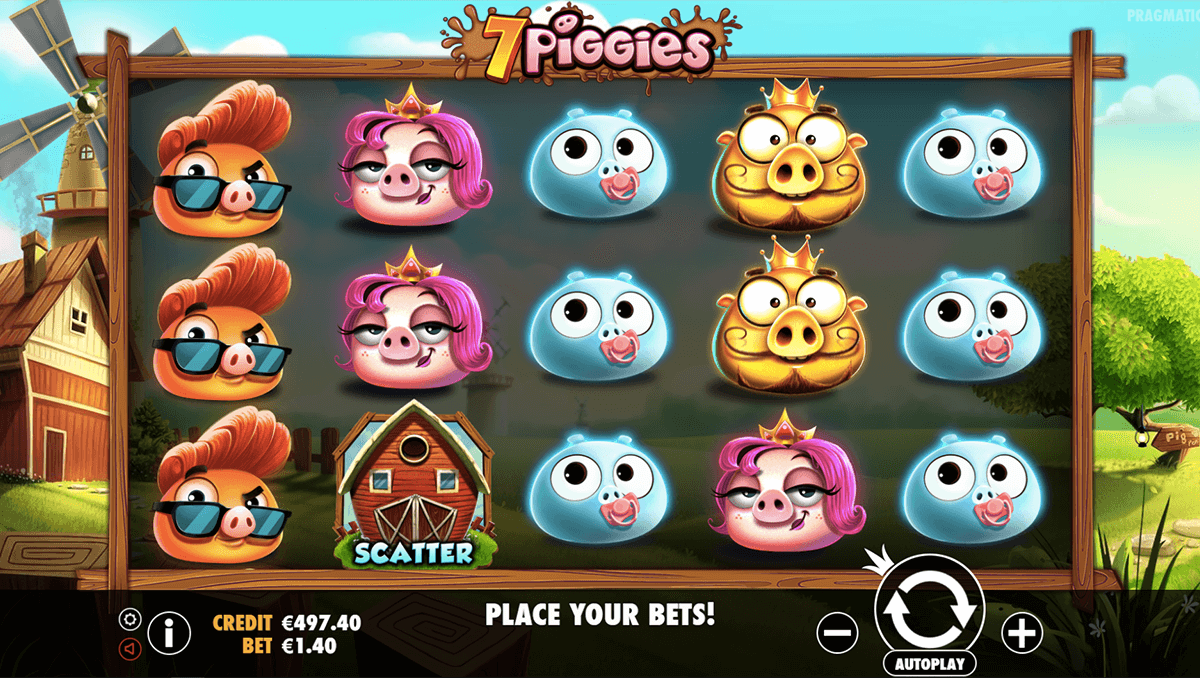Decrease the bet with the minus button
Screen dimensions: 1200x678
point(837,631)
